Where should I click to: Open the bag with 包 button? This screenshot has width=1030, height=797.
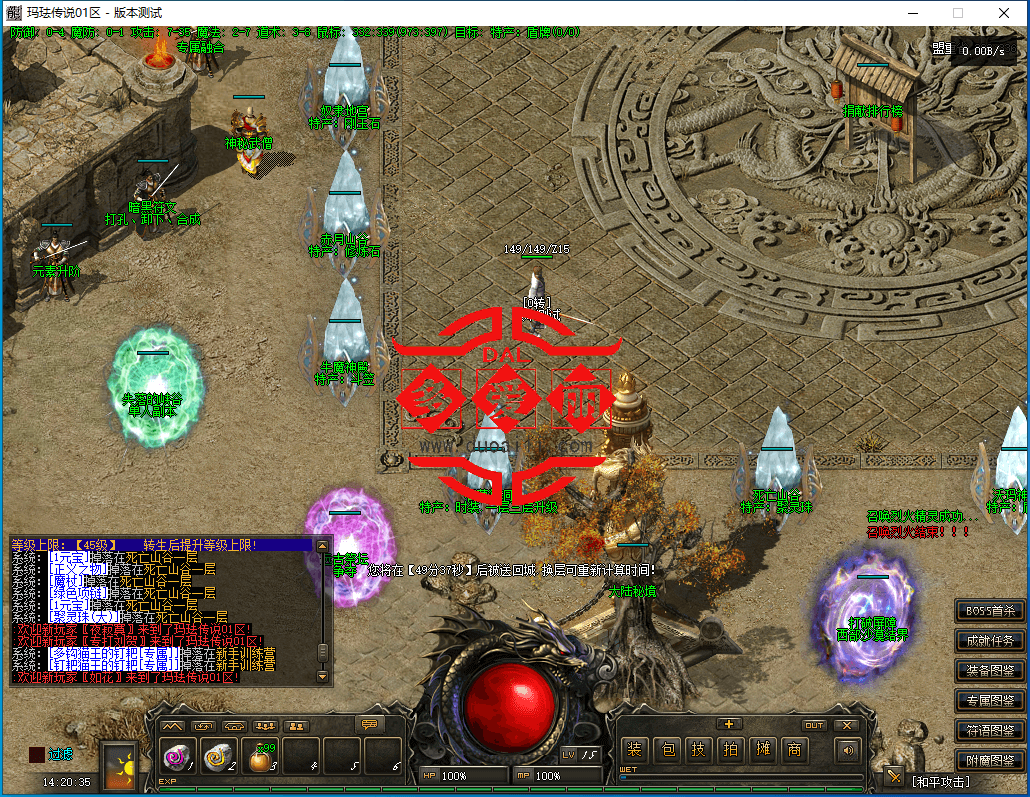670,750
